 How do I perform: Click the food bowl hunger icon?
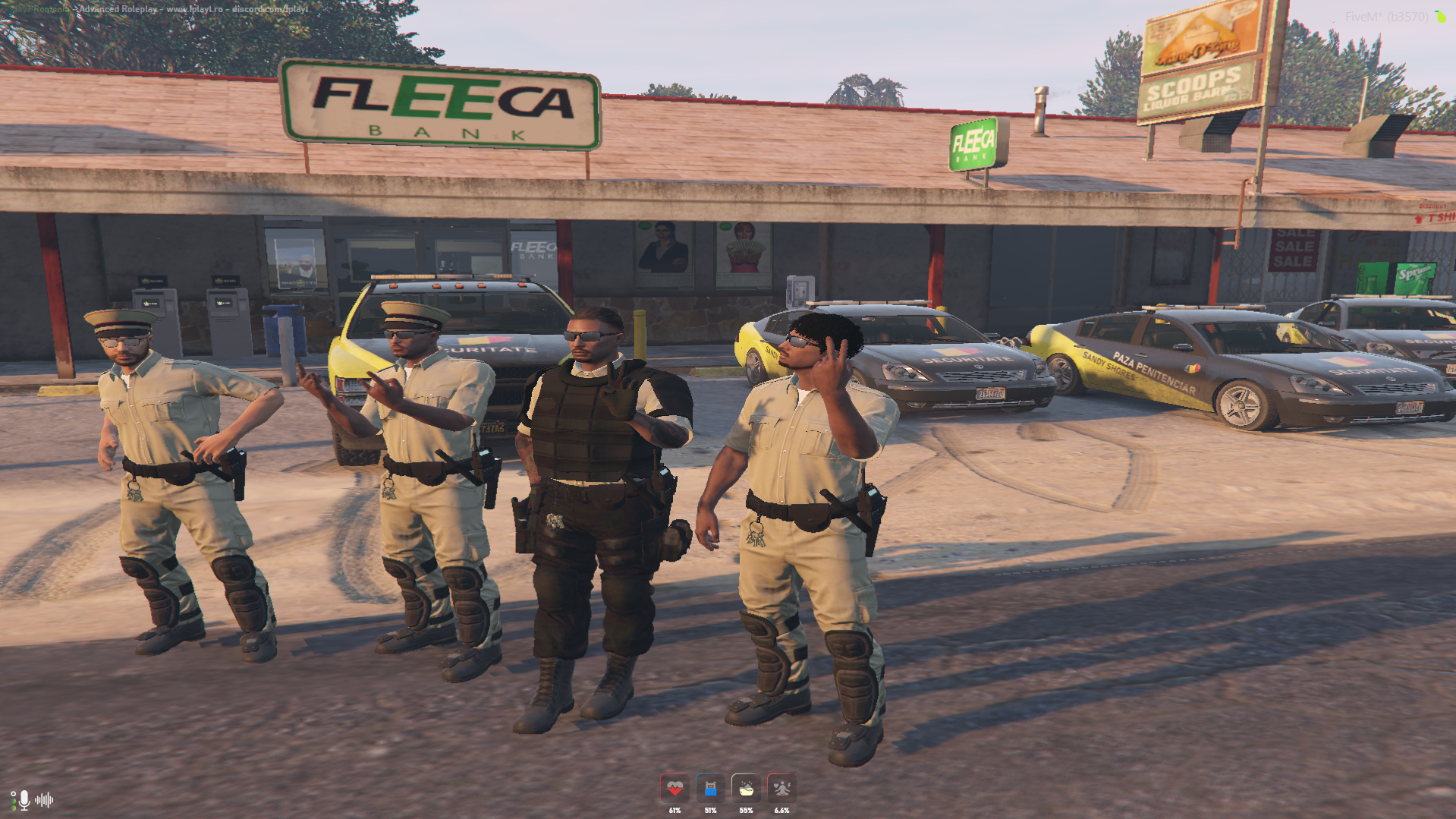pos(746,789)
